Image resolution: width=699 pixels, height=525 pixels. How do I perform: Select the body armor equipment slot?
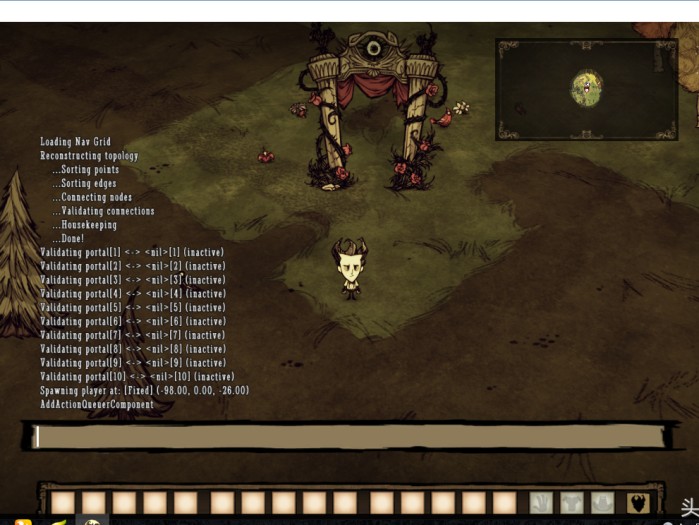click(x=572, y=503)
